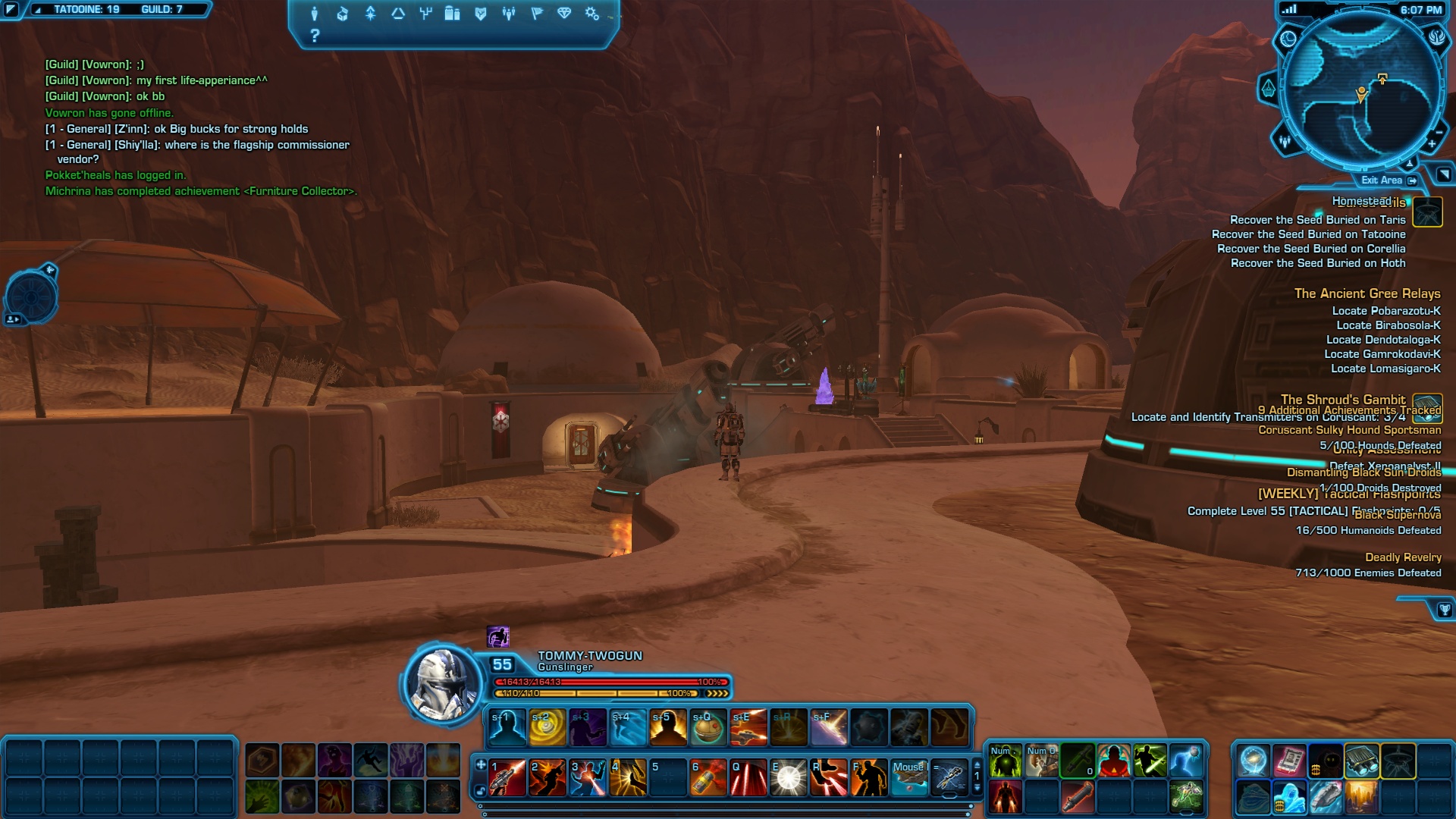Image resolution: width=1456 pixels, height=819 pixels.
Task: Summon the starship mount on Mouse hotkey
Action: pyautogui.click(x=909, y=778)
